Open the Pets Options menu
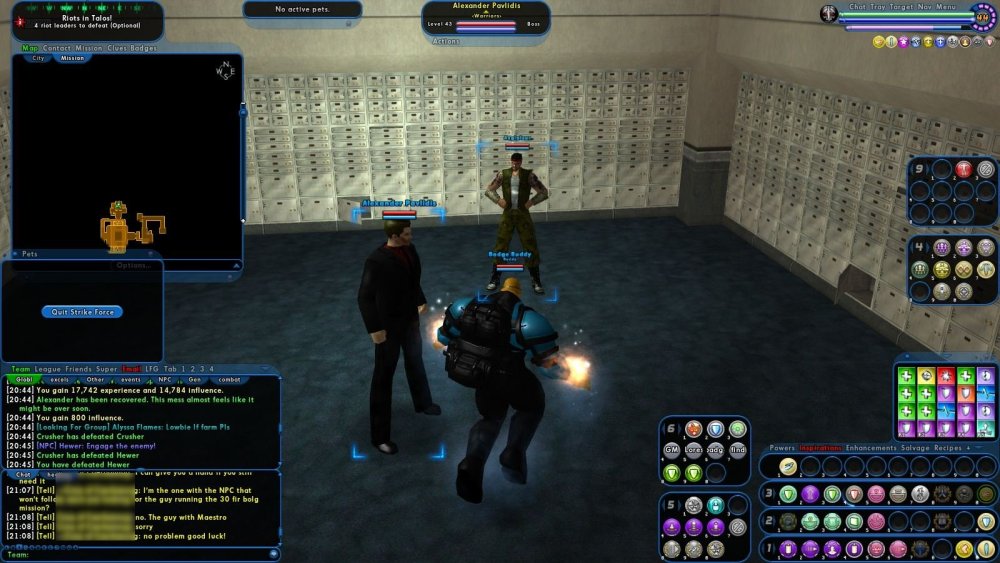The width and height of the screenshot is (1000, 563). [x=132, y=265]
